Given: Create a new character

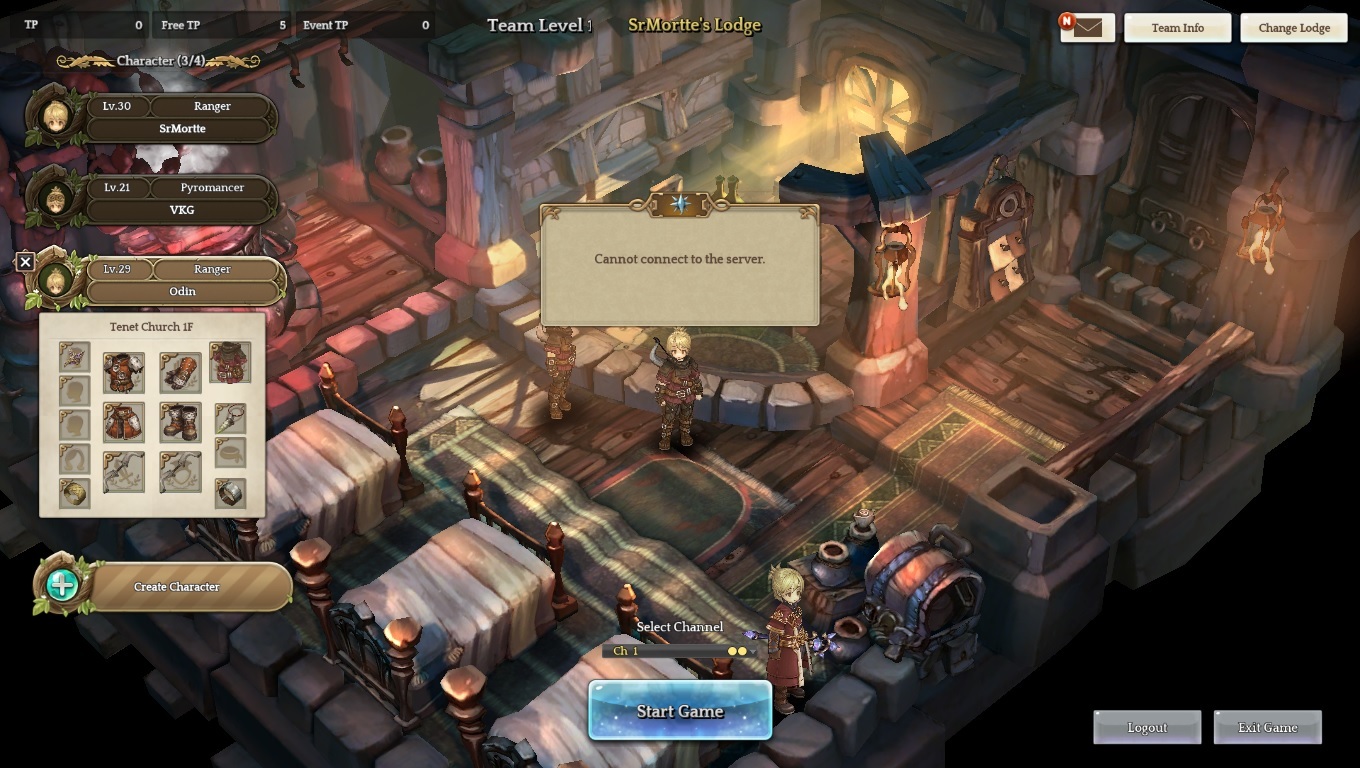Looking at the screenshot, I should [x=176, y=587].
